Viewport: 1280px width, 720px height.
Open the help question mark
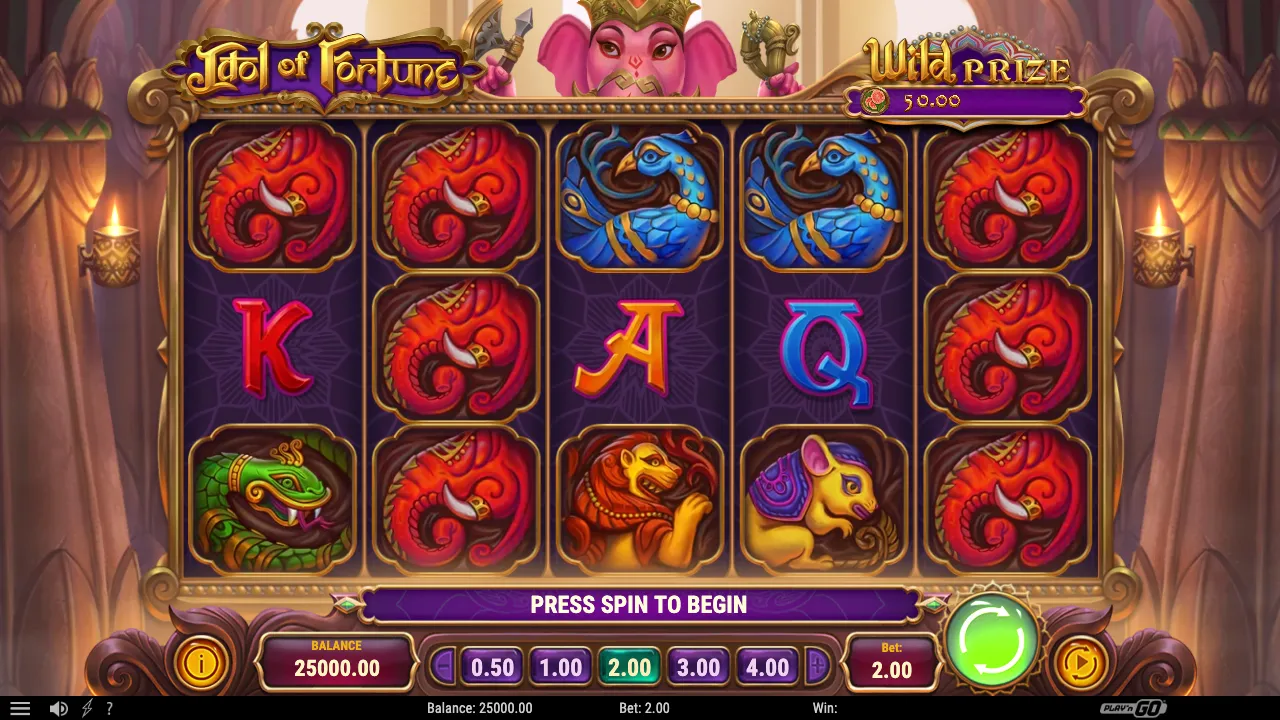pos(109,708)
